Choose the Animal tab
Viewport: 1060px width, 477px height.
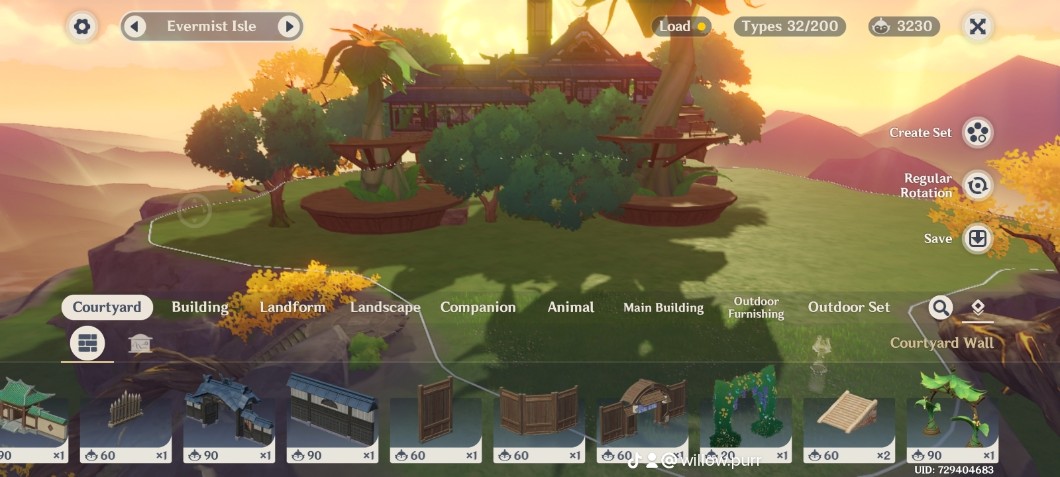571,307
